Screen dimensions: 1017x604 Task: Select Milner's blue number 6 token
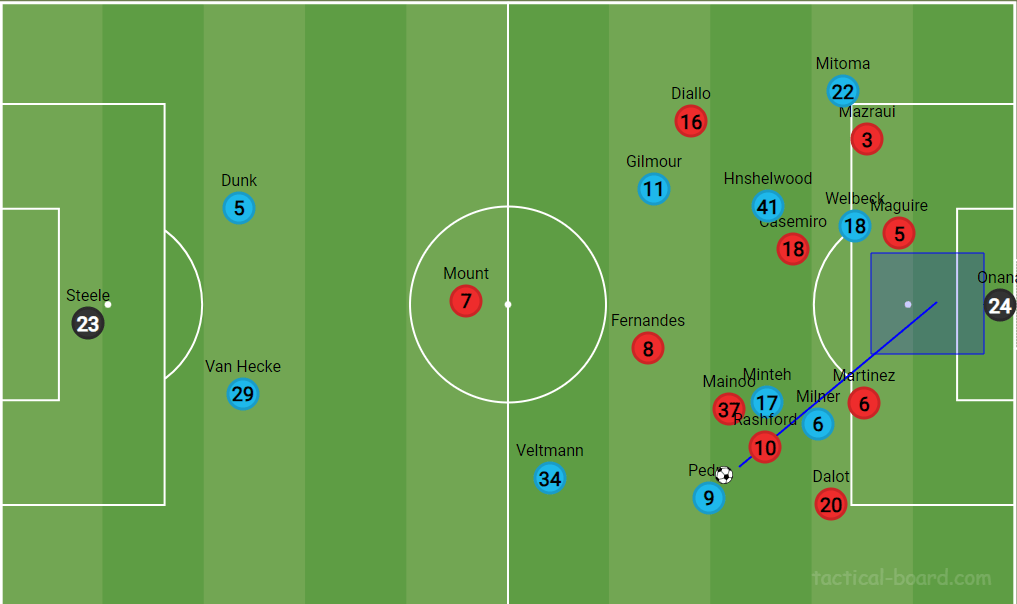coord(818,424)
